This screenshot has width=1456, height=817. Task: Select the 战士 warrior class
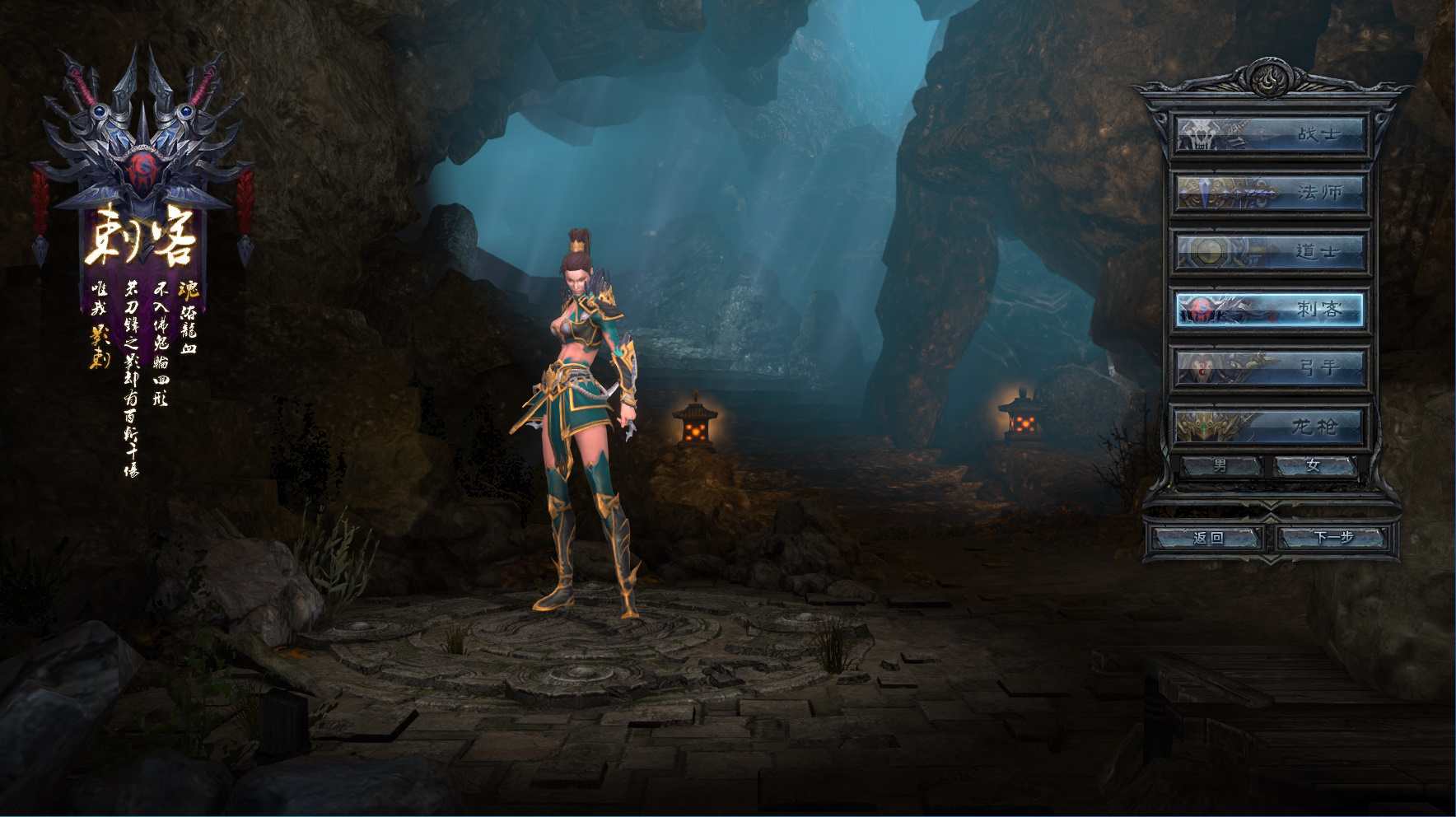[1269, 134]
